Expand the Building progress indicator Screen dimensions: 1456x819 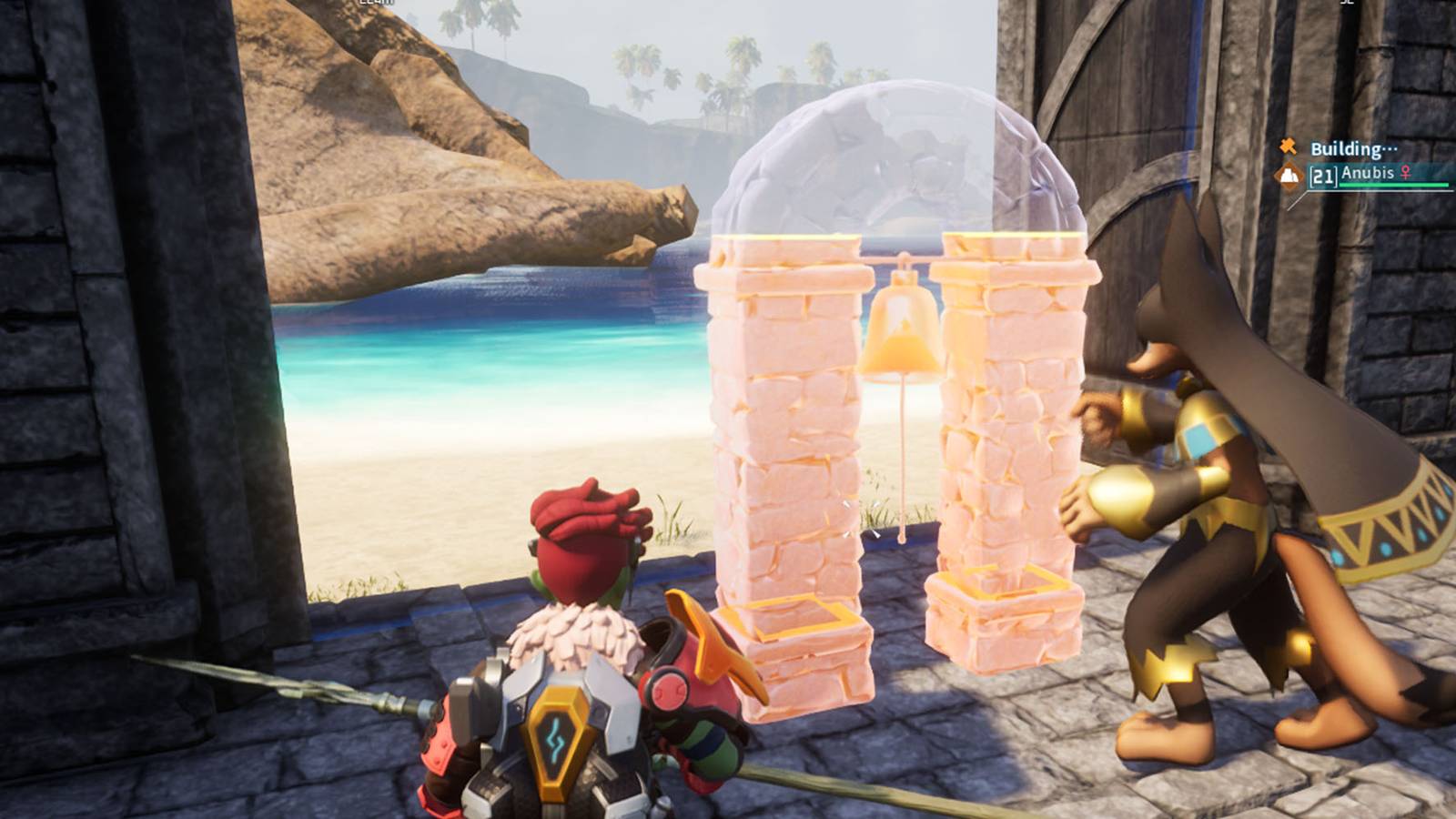click(1353, 148)
